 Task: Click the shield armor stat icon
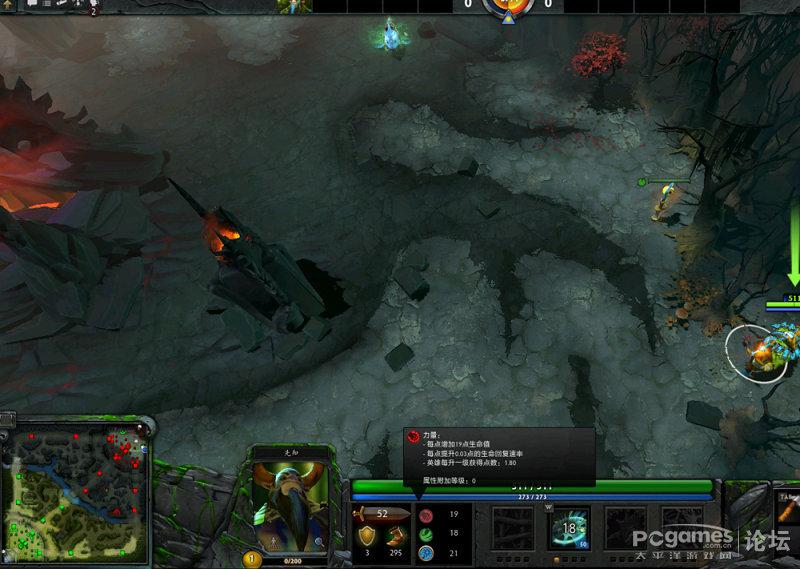[x=368, y=536]
